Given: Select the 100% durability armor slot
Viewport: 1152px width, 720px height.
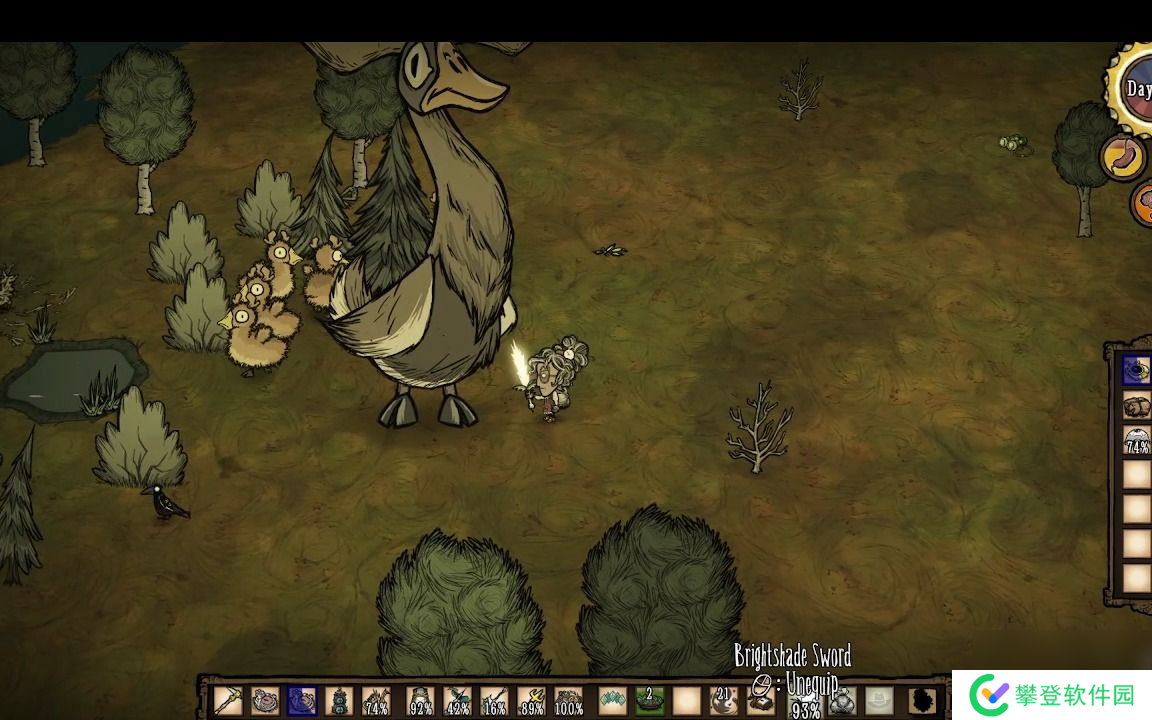Looking at the screenshot, I should pos(569,701).
